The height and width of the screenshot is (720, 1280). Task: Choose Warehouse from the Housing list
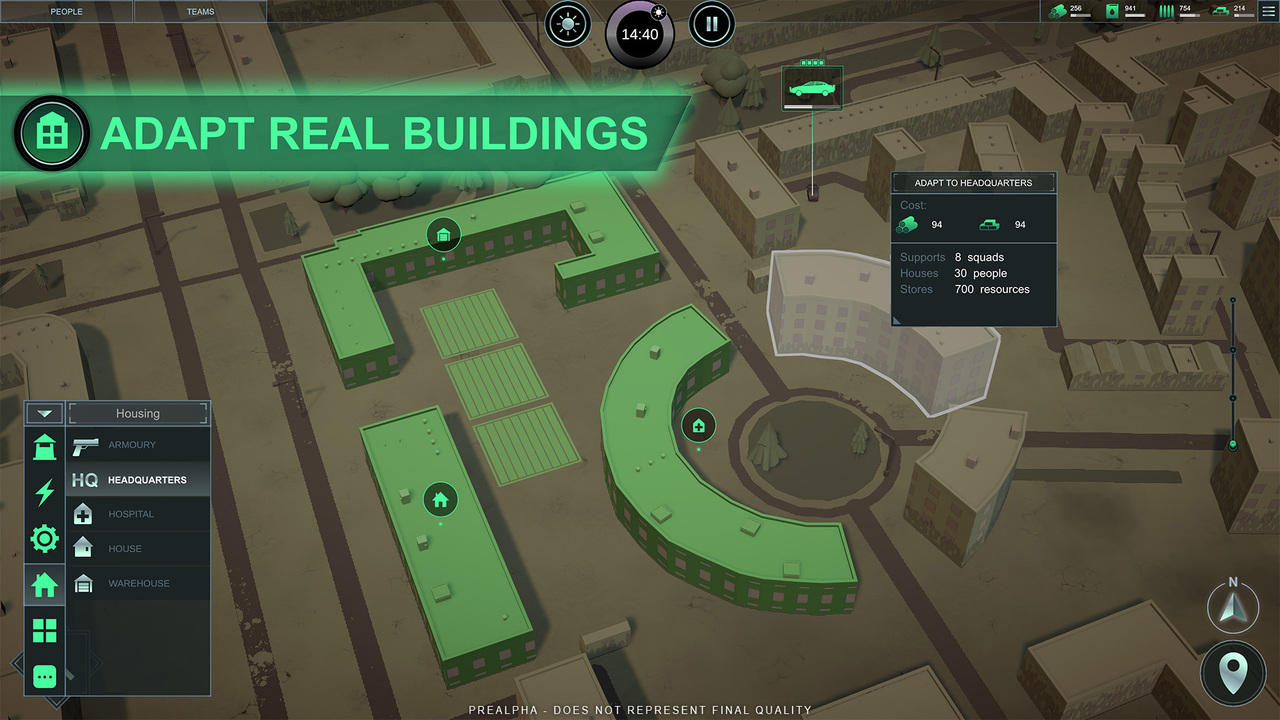(x=138, y=583)
